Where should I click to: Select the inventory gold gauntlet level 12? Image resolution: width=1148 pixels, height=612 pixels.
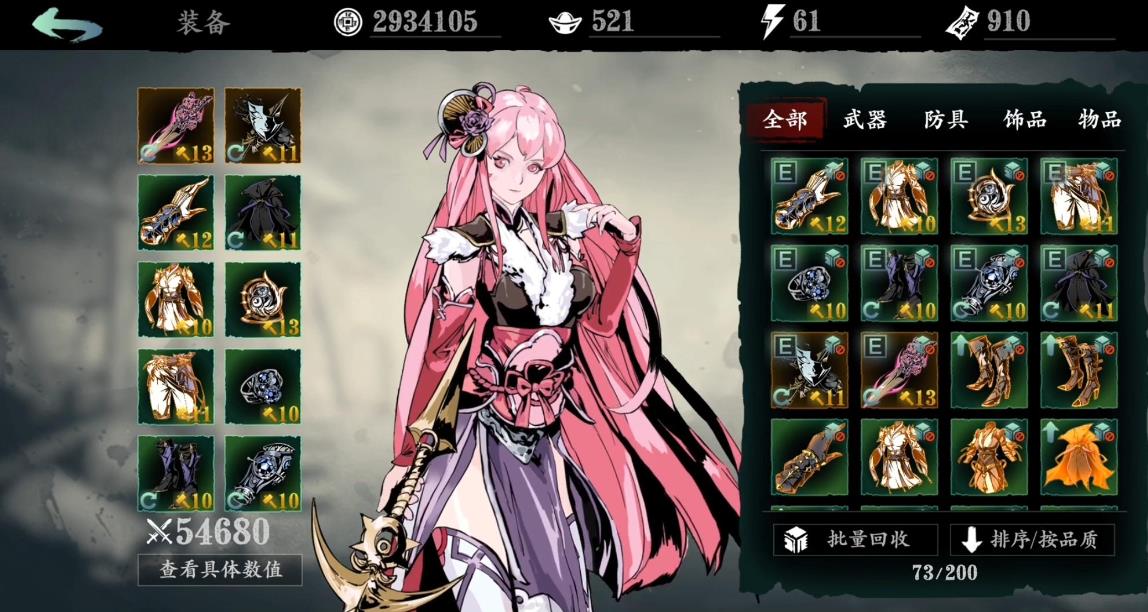[x=809, y=196]
